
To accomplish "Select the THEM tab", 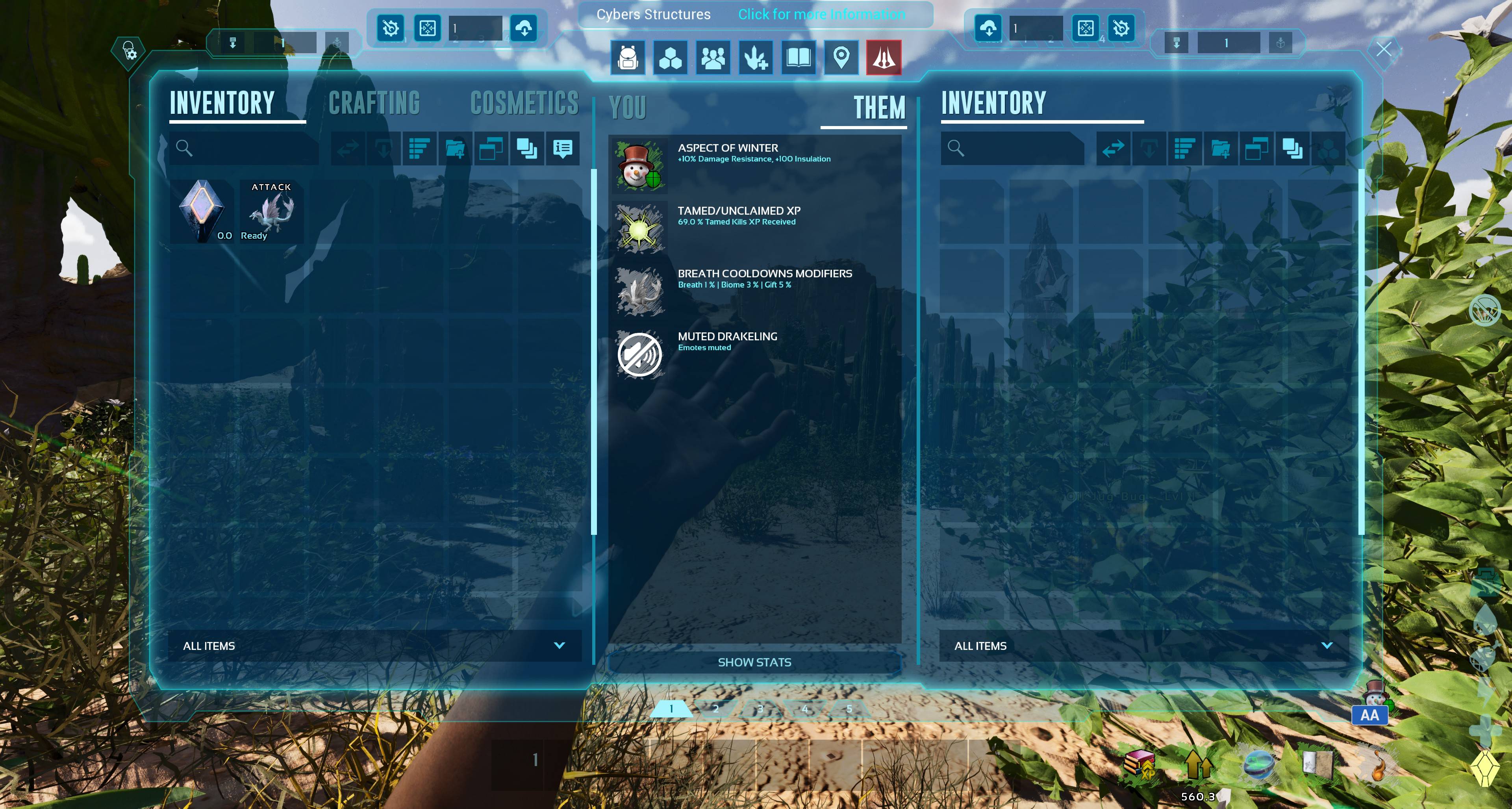I will click(879, 108).
